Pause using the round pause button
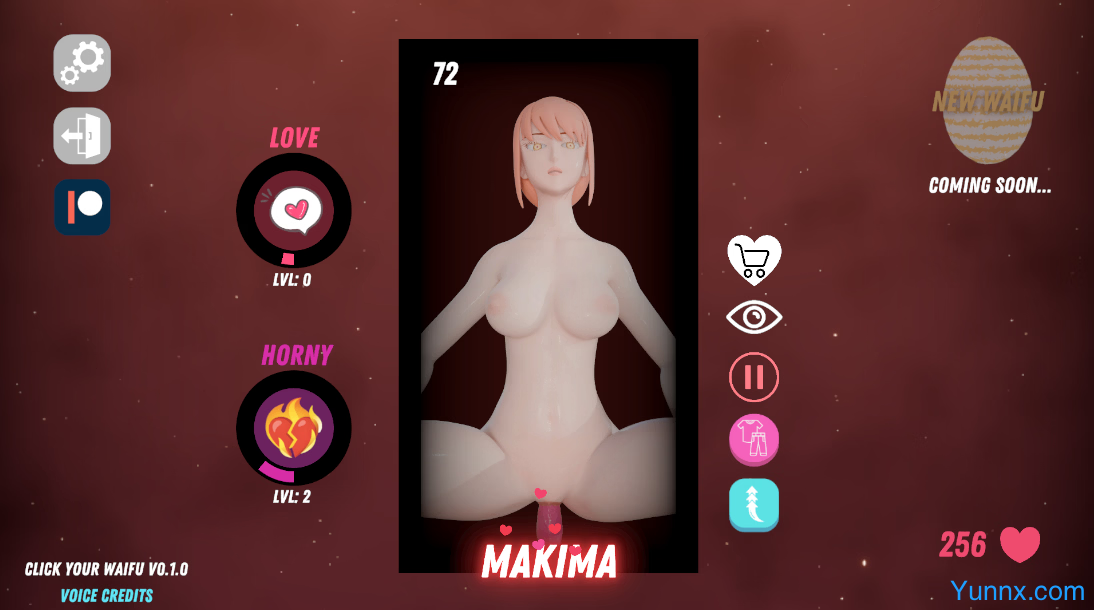1094x610 pixels. tap(754, 377)
